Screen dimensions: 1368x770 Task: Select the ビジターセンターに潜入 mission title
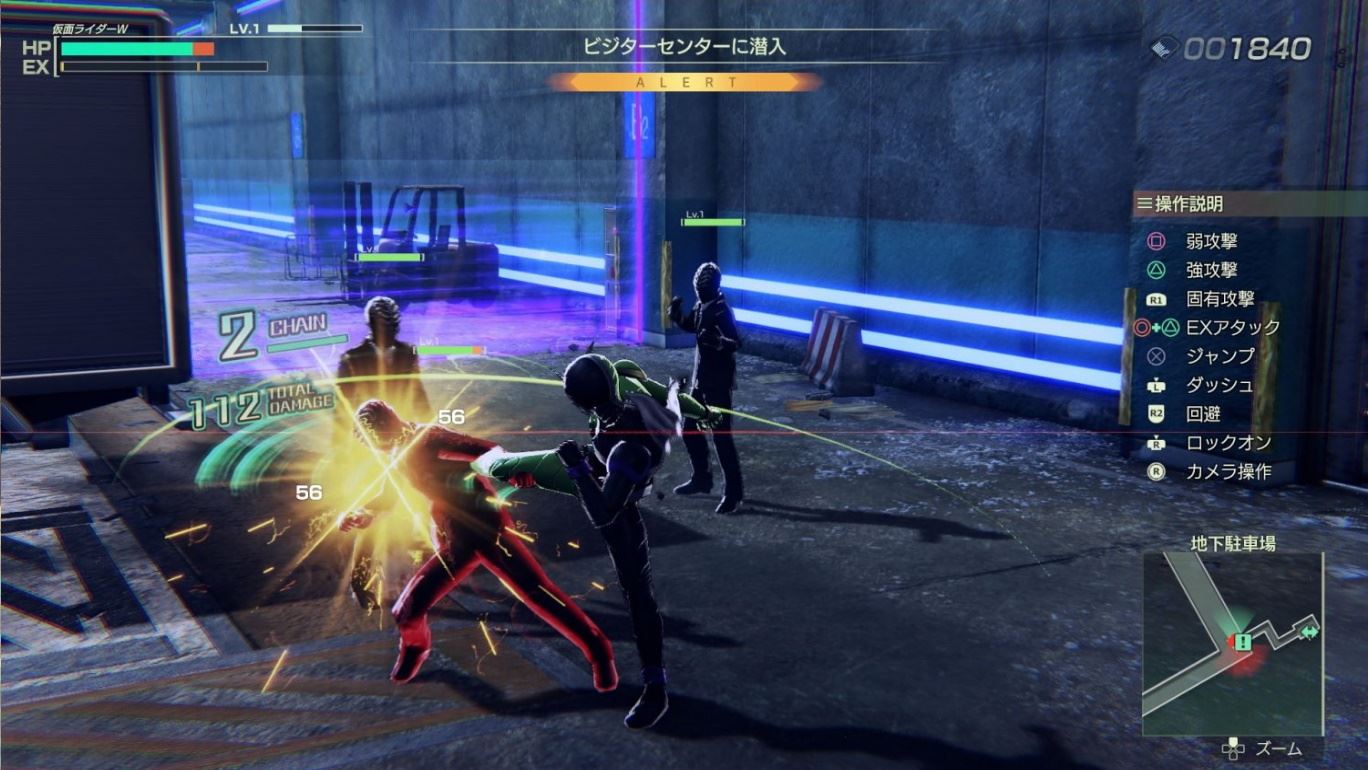683,44
